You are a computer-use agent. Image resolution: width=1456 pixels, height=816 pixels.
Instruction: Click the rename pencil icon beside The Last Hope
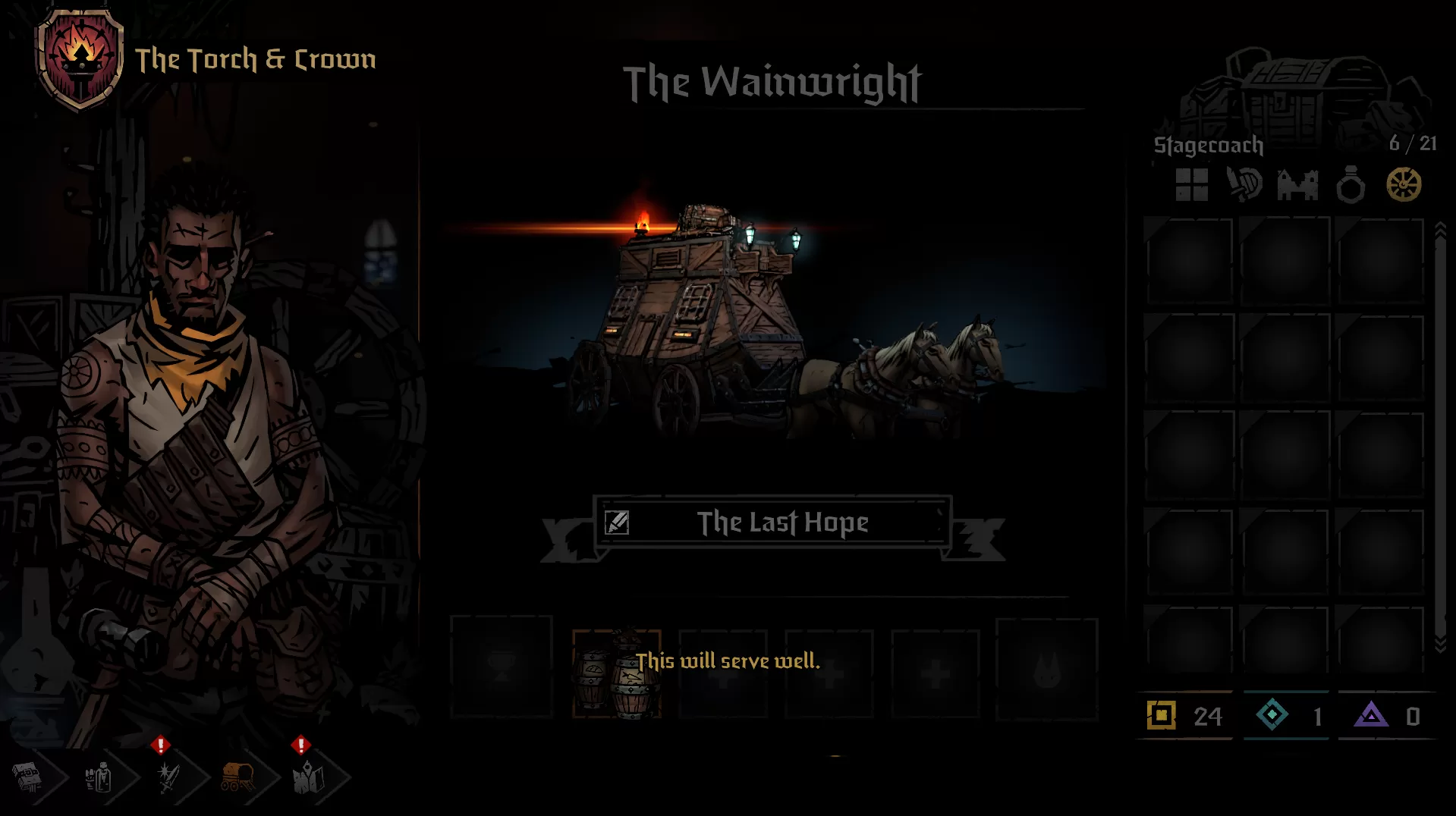point(617,523)
